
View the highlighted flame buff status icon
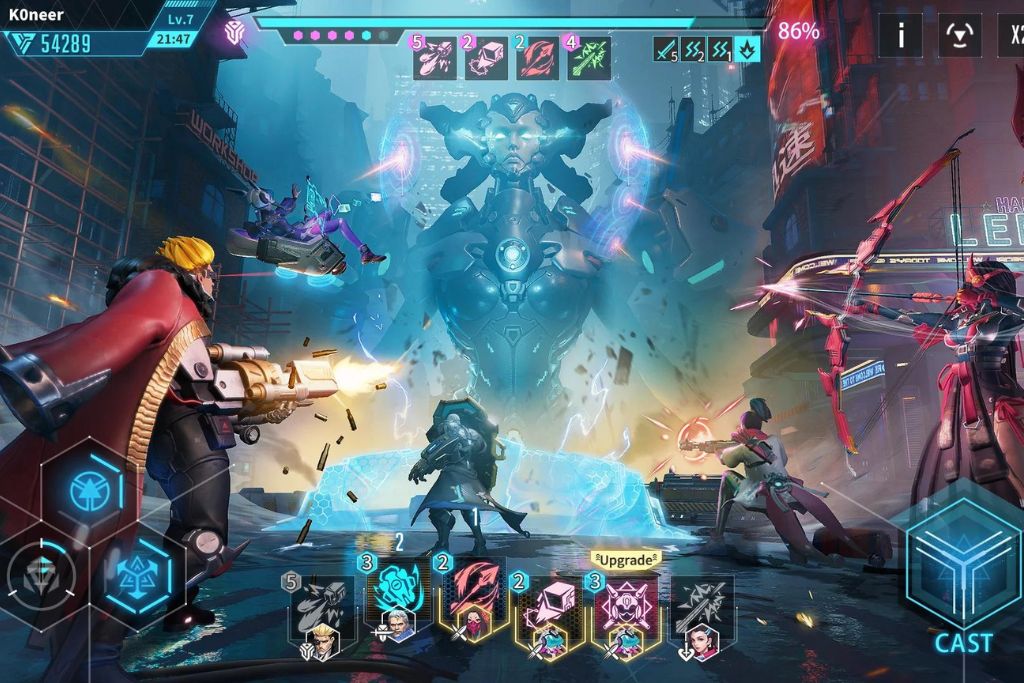click(x=747, y=49)
